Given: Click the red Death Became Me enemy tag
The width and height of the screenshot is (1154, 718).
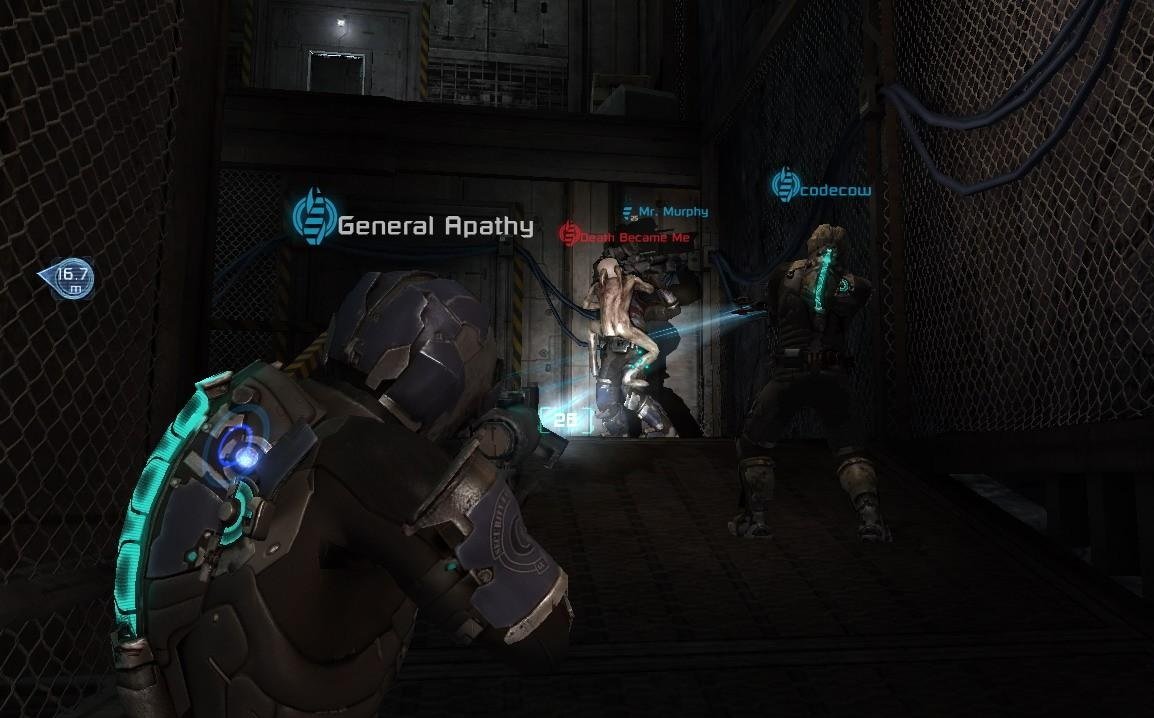Looking at the screenshot, I should coord(625,237).
